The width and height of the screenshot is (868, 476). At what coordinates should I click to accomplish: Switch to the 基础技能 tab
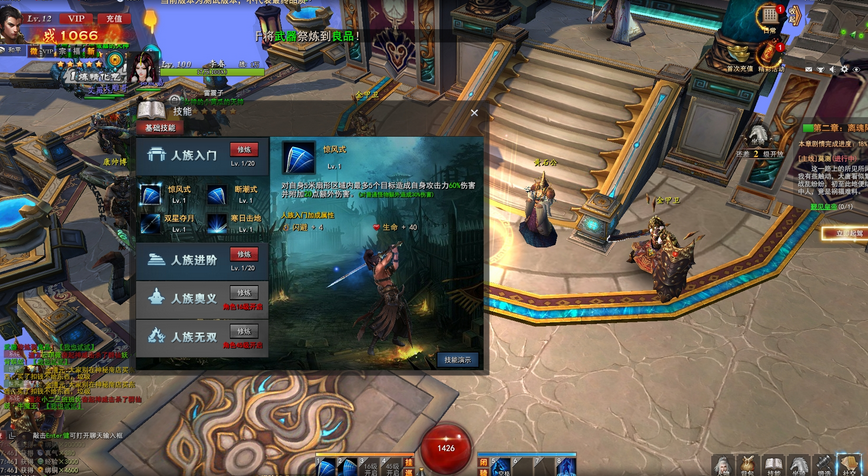click(x=158, y=128)
